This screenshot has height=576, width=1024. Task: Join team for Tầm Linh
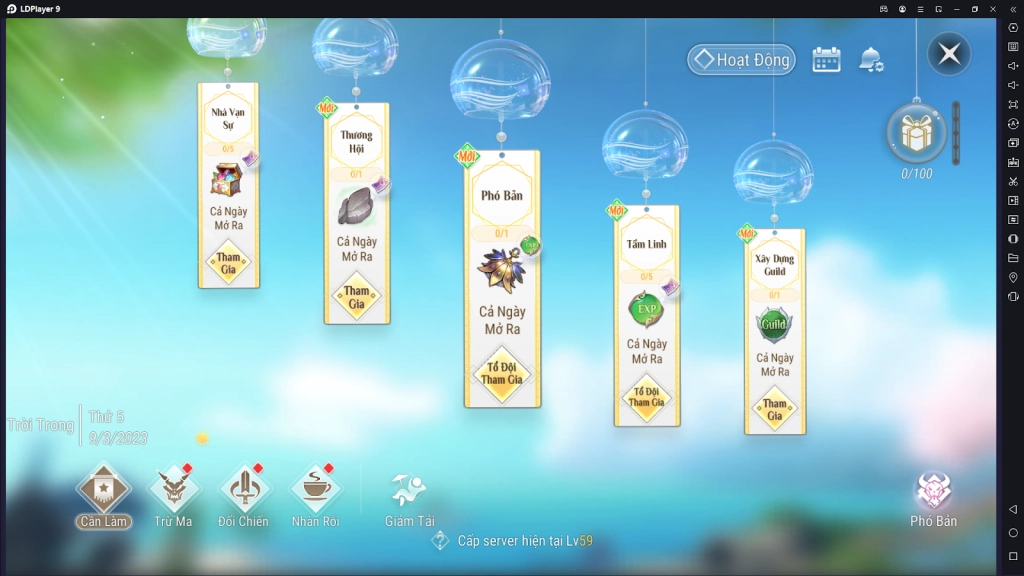646,396
